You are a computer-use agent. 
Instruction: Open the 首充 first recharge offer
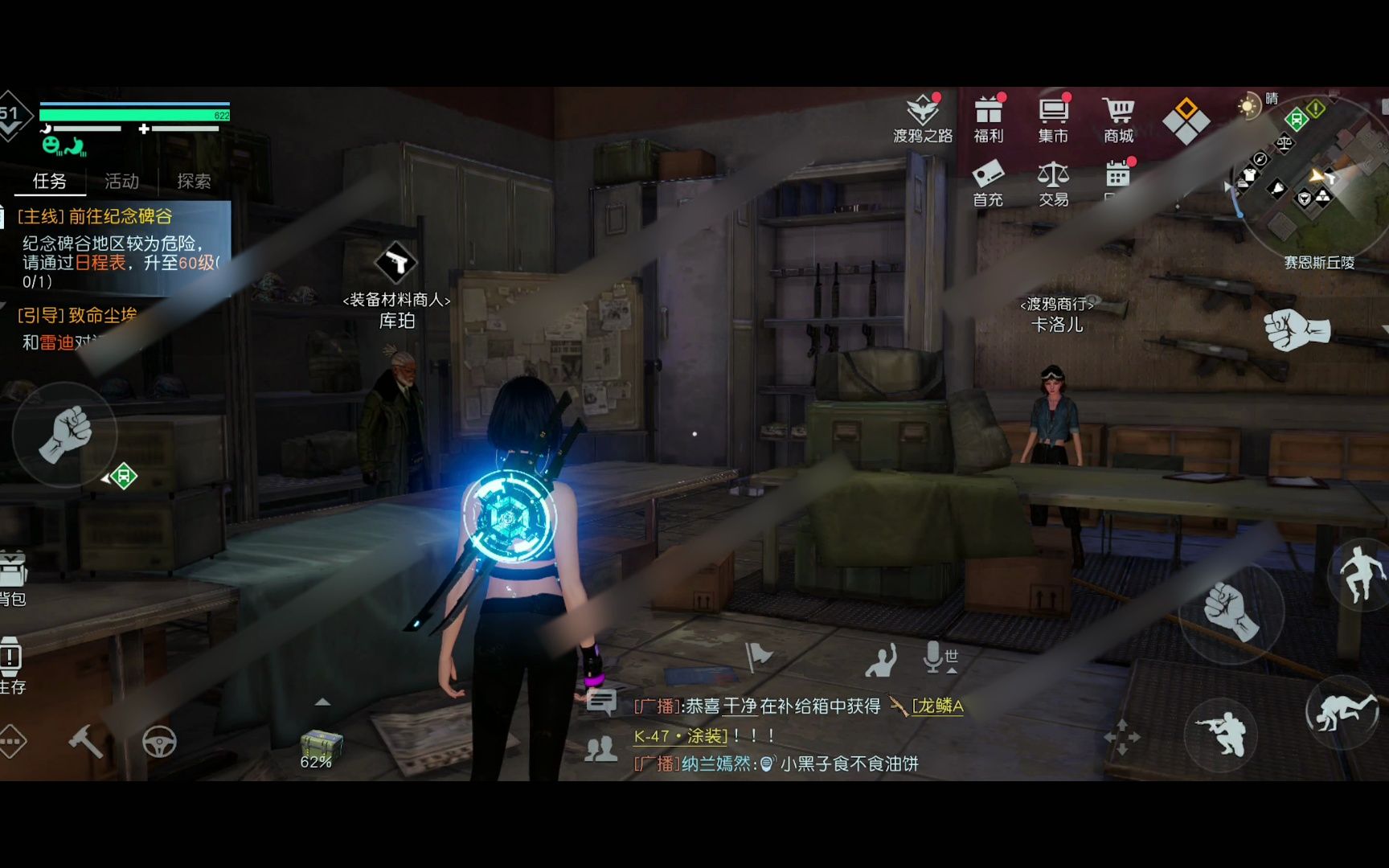pyautogui.click(x=988, y=183)
